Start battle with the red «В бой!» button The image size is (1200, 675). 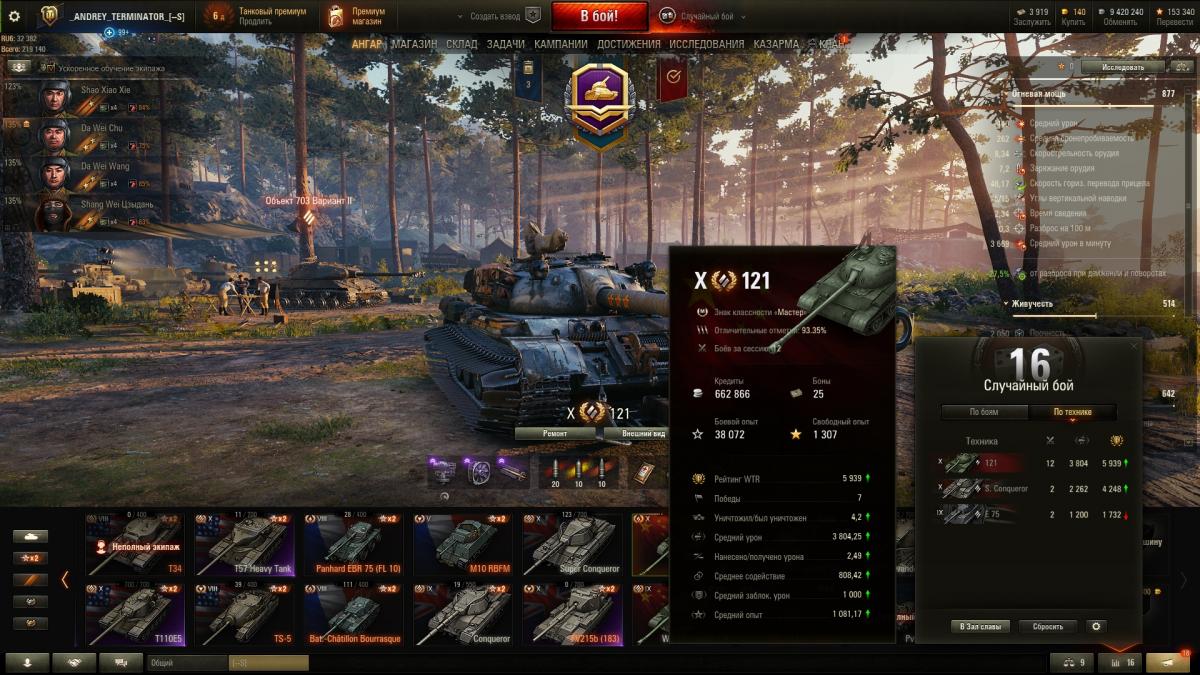(600, 16)
